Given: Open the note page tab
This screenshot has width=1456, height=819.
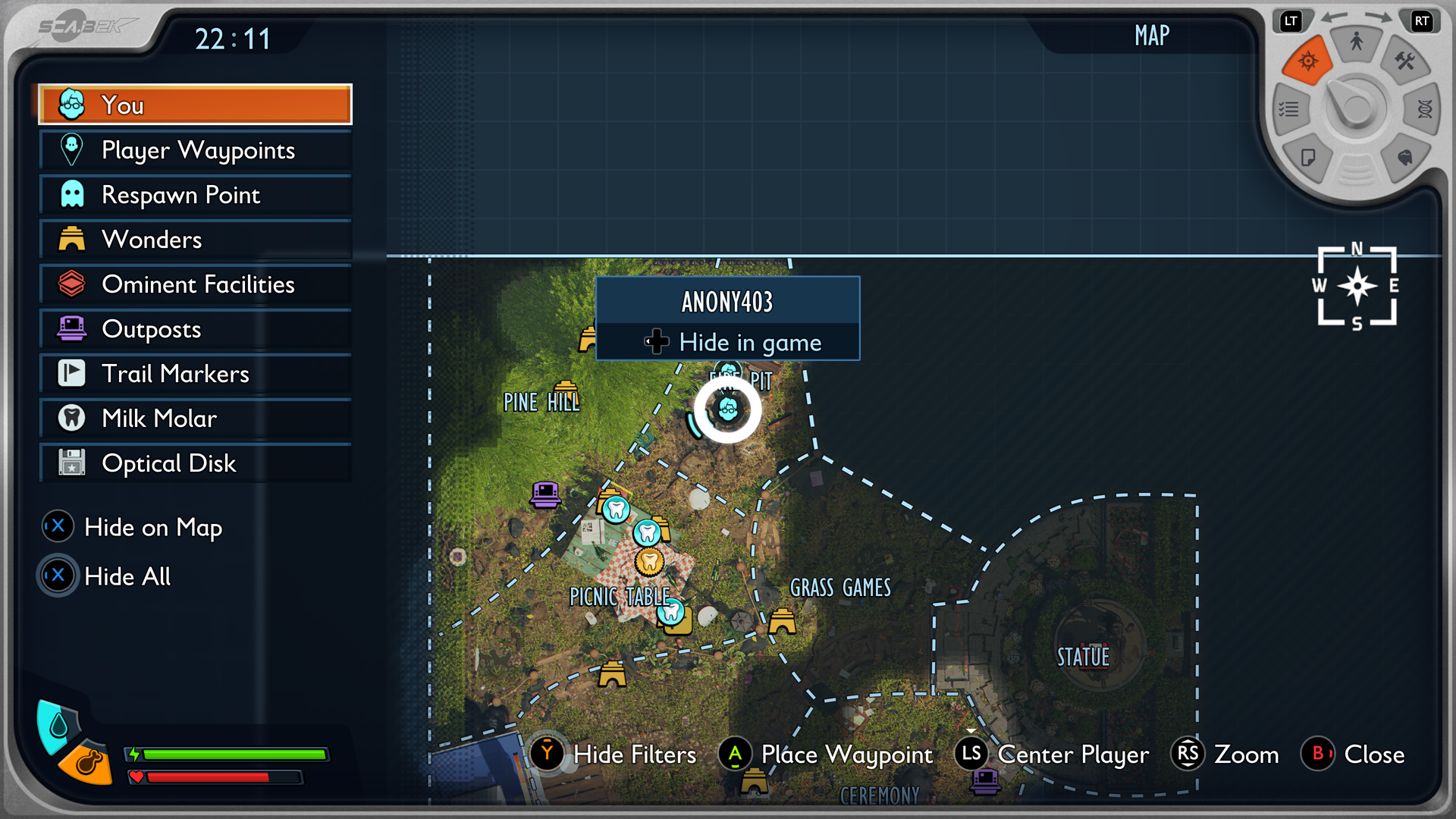Looking at the screenshot, I should 1308,158.
